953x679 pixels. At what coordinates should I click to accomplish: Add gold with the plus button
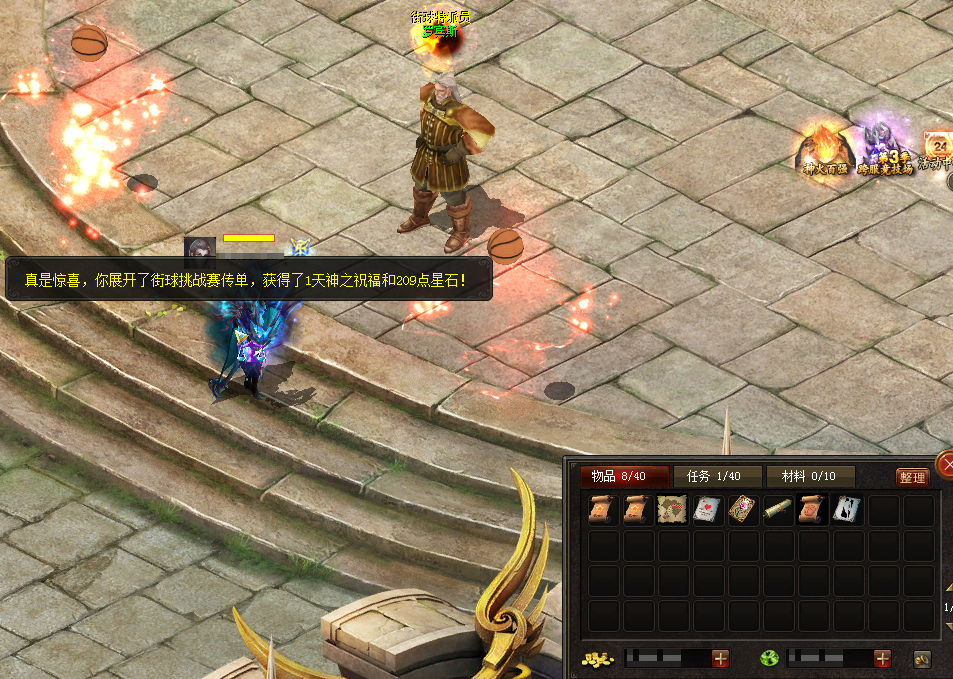click(x=720, y=658)
